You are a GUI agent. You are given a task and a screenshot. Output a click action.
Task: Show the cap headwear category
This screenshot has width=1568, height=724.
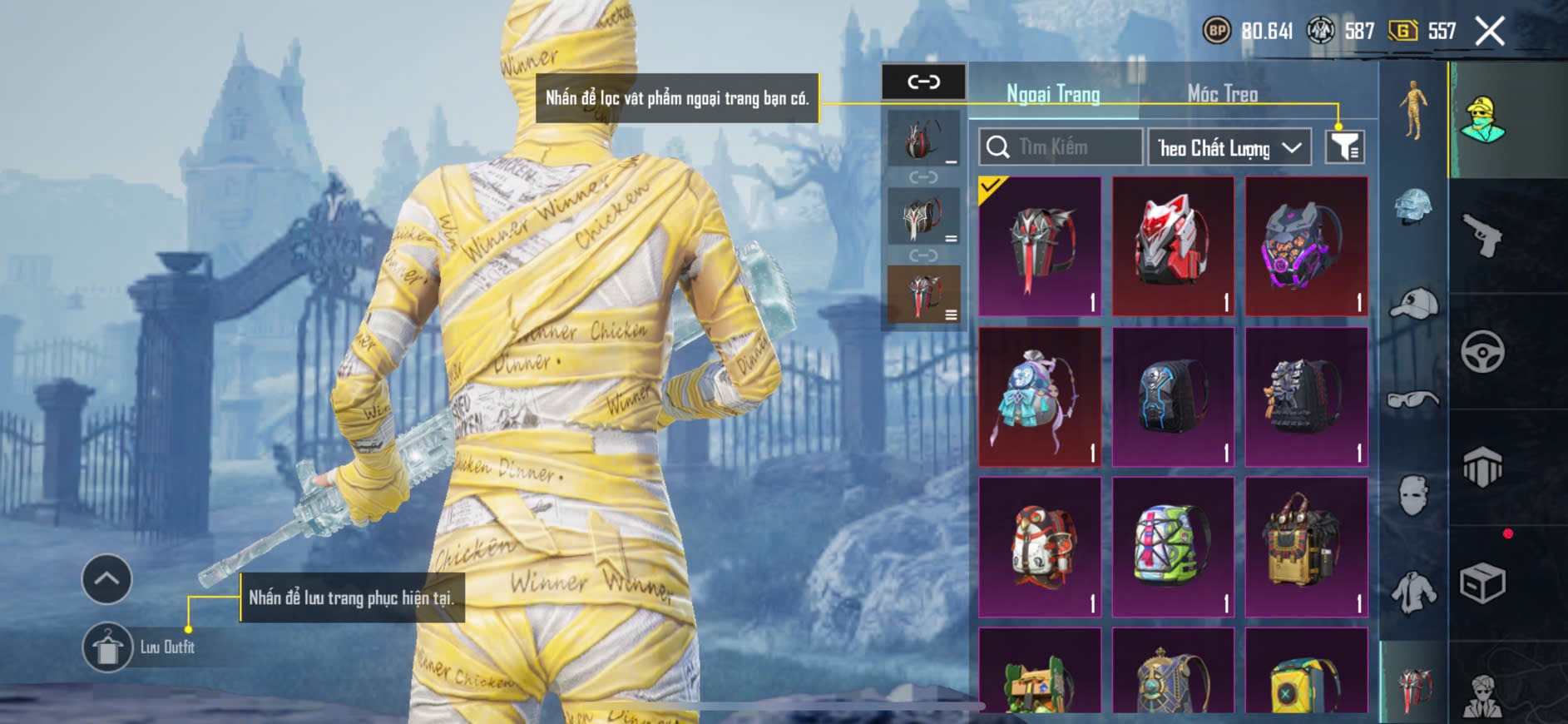pos(1413,305)
